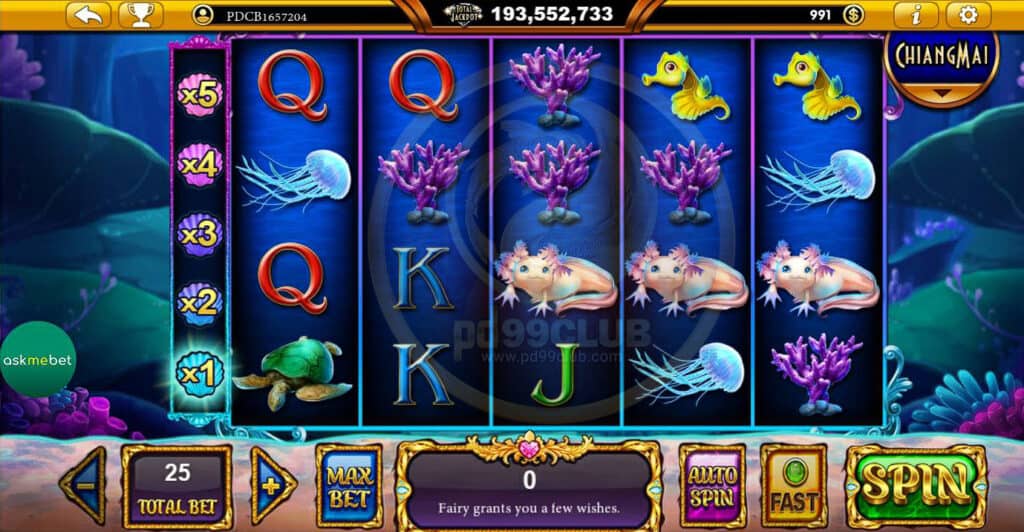Go back using the arrow button
The height and width of the screenshot is (532, 1024).
[x=89, y=15]
